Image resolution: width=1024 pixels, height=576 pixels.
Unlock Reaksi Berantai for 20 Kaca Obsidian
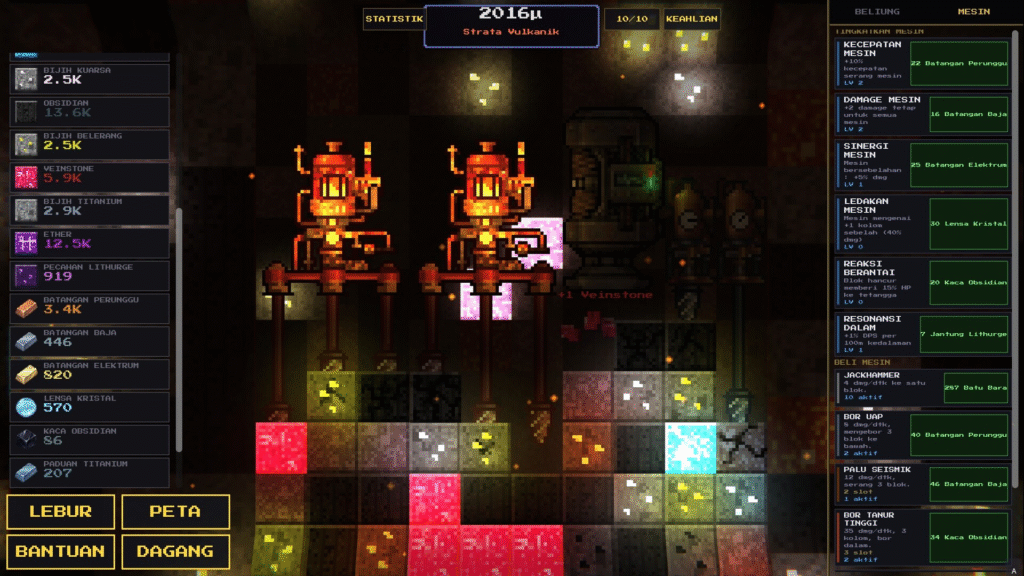pos(968,282)
